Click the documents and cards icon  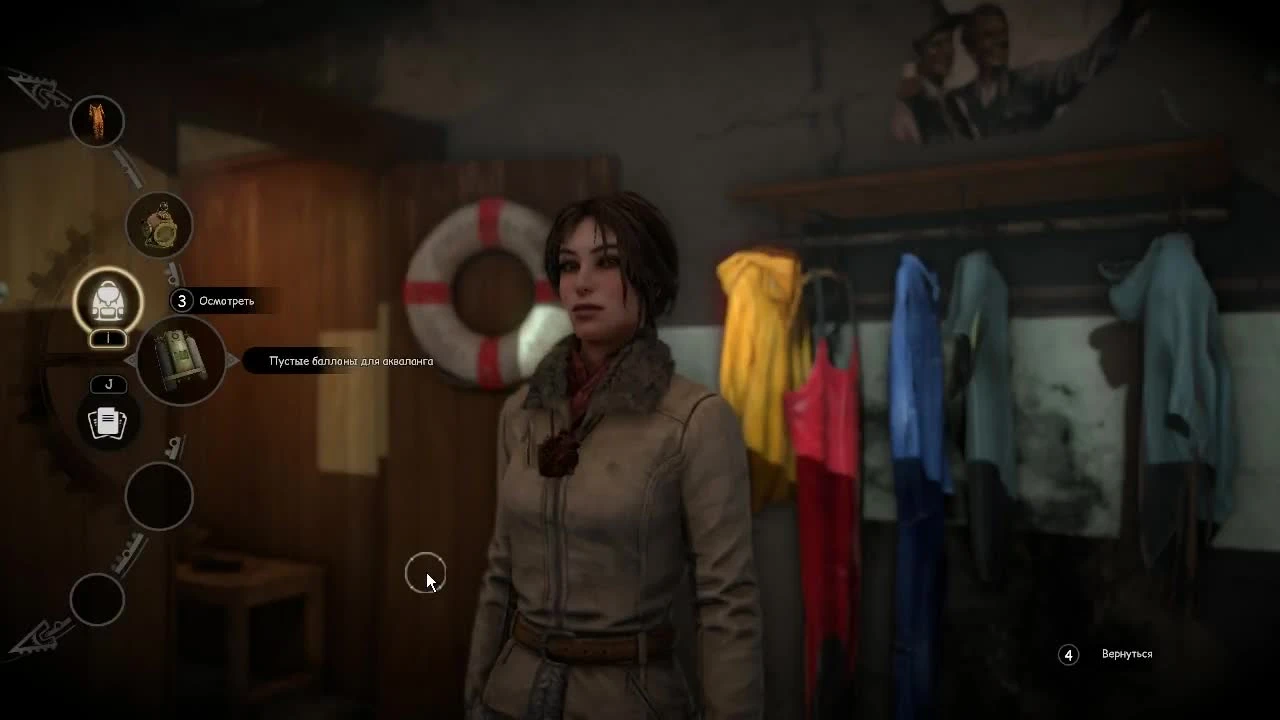coord(108,421)
